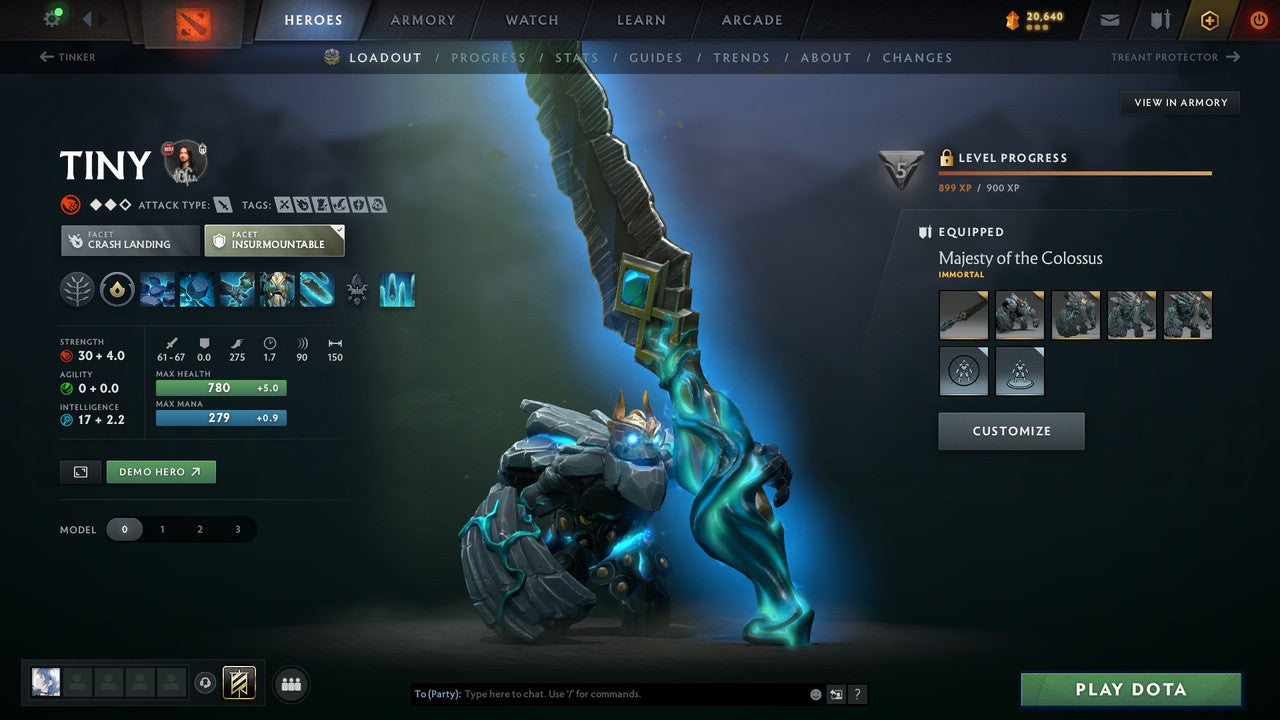Click the Level Progress XP bar
Screen dimensions: 1280x720
tap(1075, 172)
